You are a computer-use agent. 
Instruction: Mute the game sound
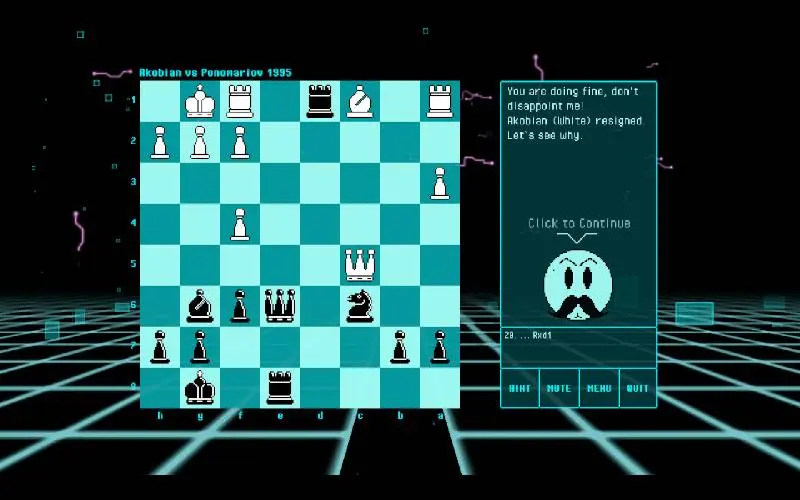(x=559, y=388)
